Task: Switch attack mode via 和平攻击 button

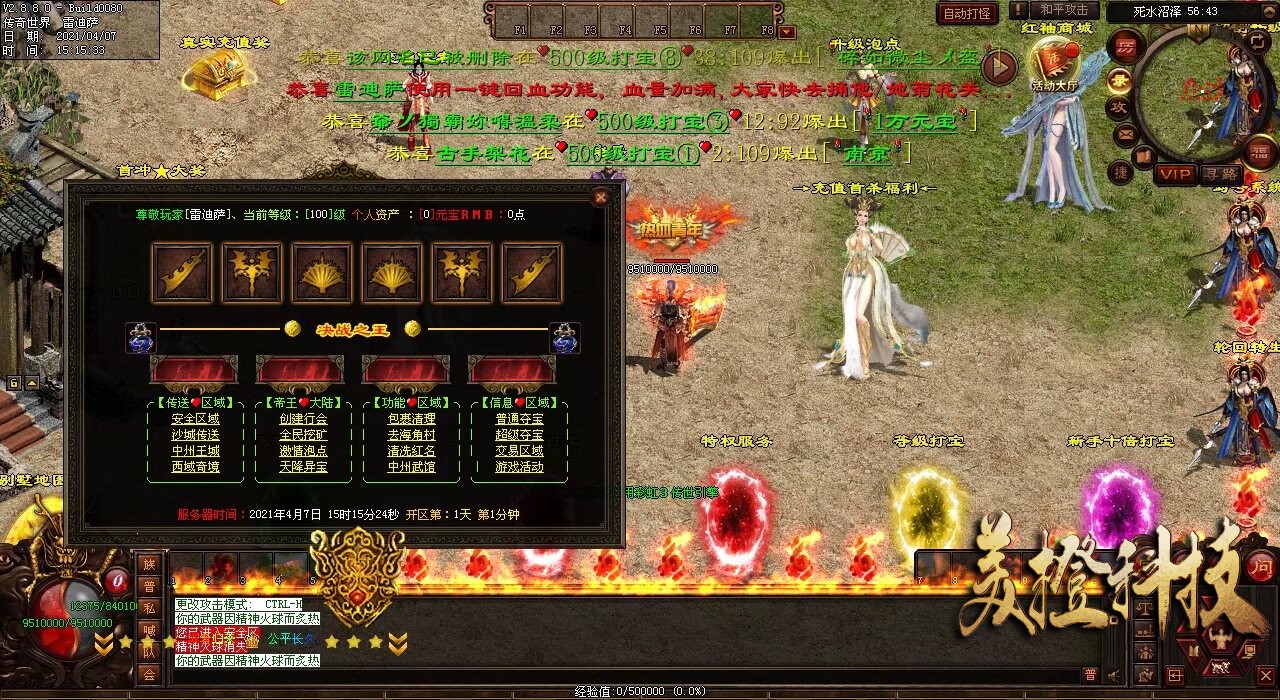Action: [1064, 10]
